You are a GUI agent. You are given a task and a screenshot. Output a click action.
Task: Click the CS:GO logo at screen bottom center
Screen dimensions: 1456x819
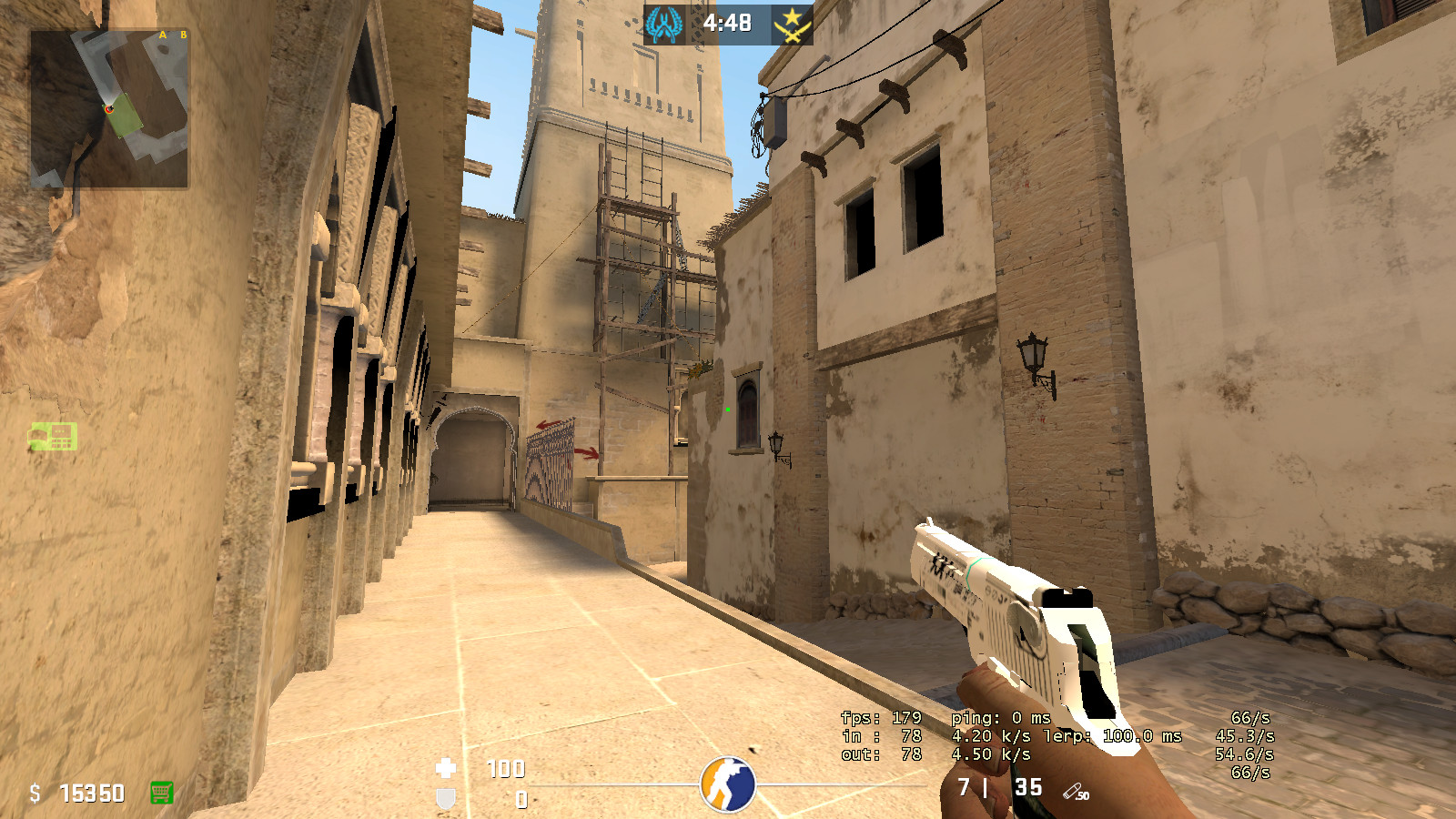pos(728,783)
